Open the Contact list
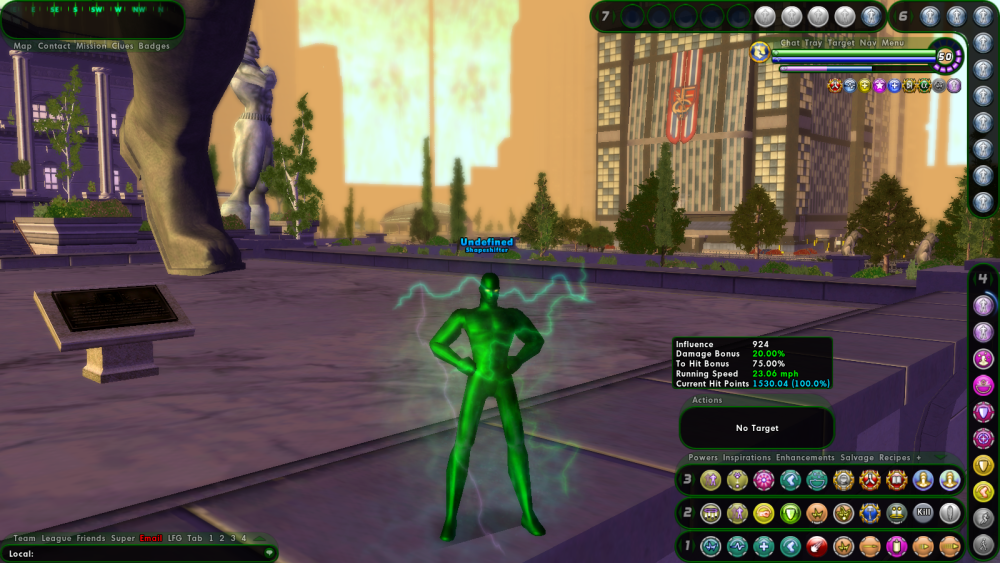 54,46
